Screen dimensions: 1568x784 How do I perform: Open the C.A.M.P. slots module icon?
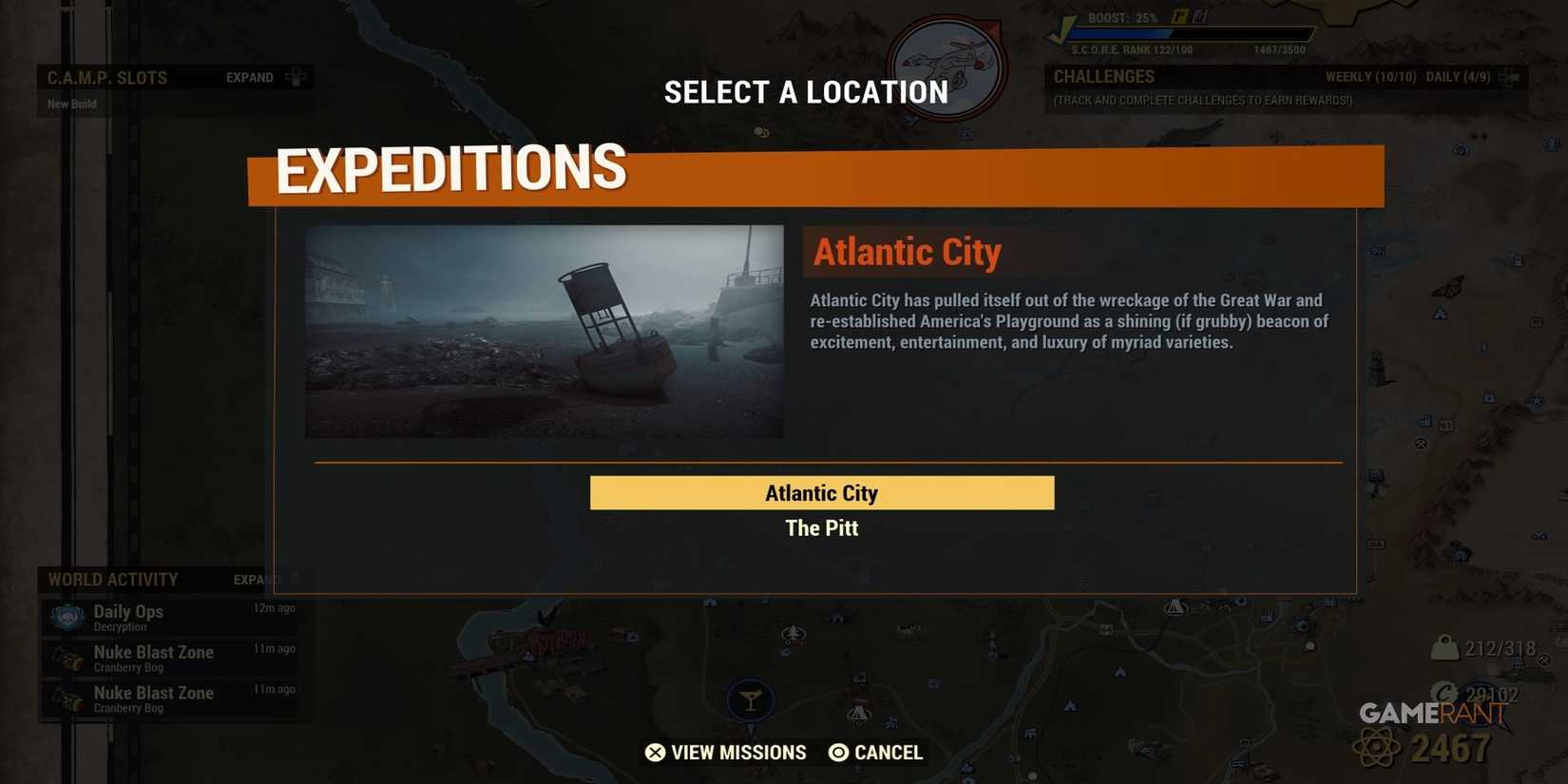click(x=297, y=77)
